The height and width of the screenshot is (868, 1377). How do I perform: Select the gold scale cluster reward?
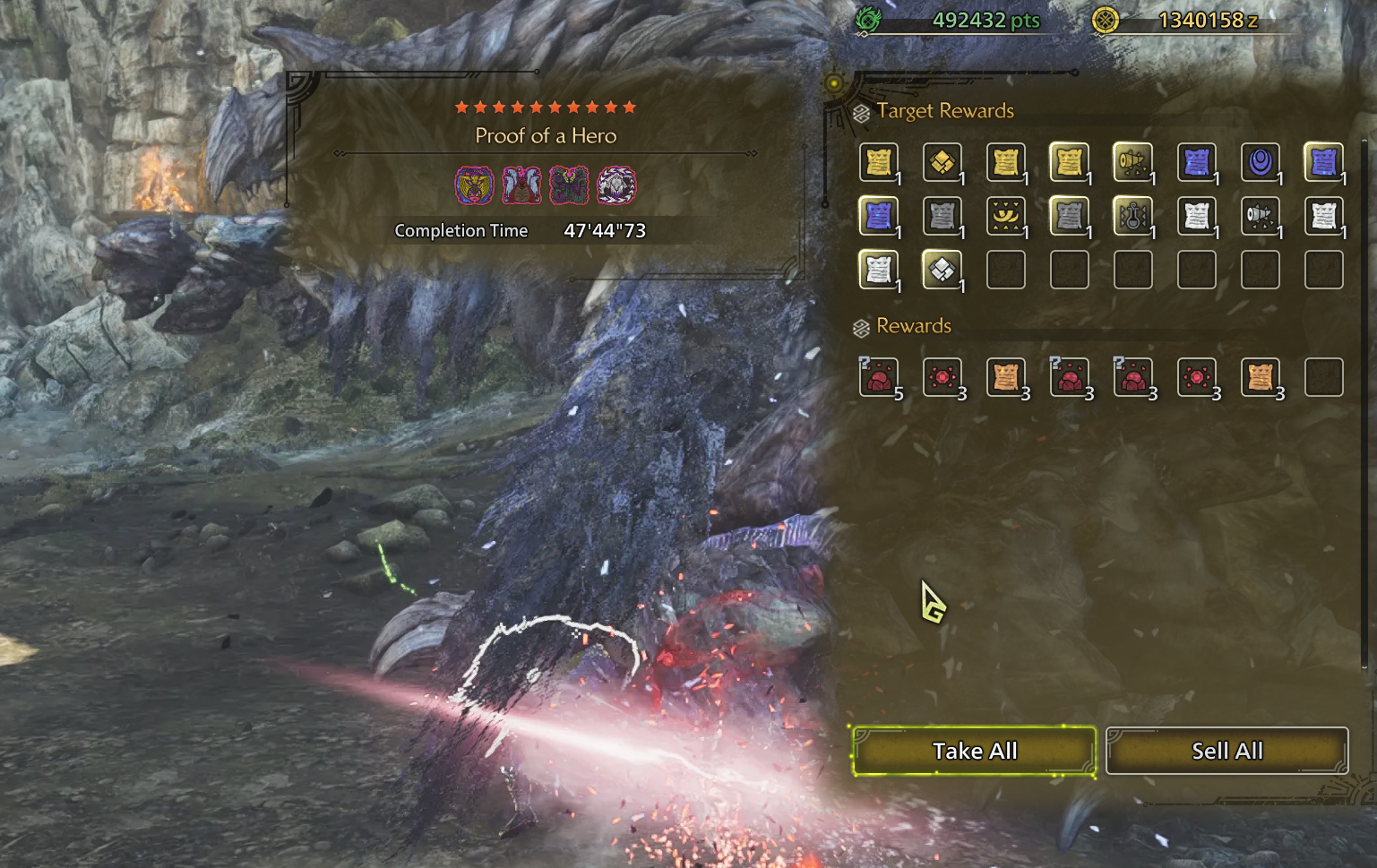pos(942,162)
